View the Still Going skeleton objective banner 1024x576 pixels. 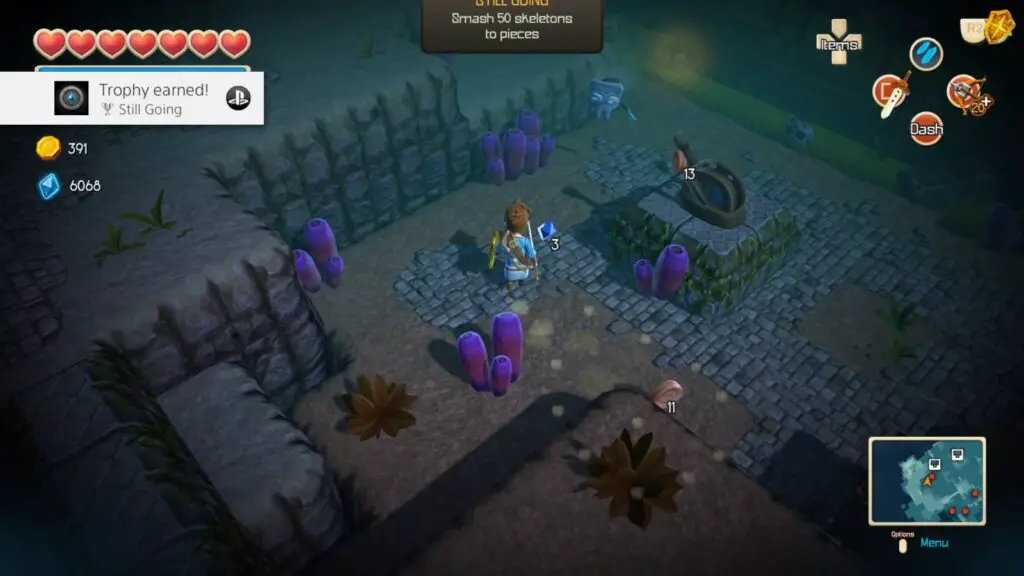click(x=511, y=25)
